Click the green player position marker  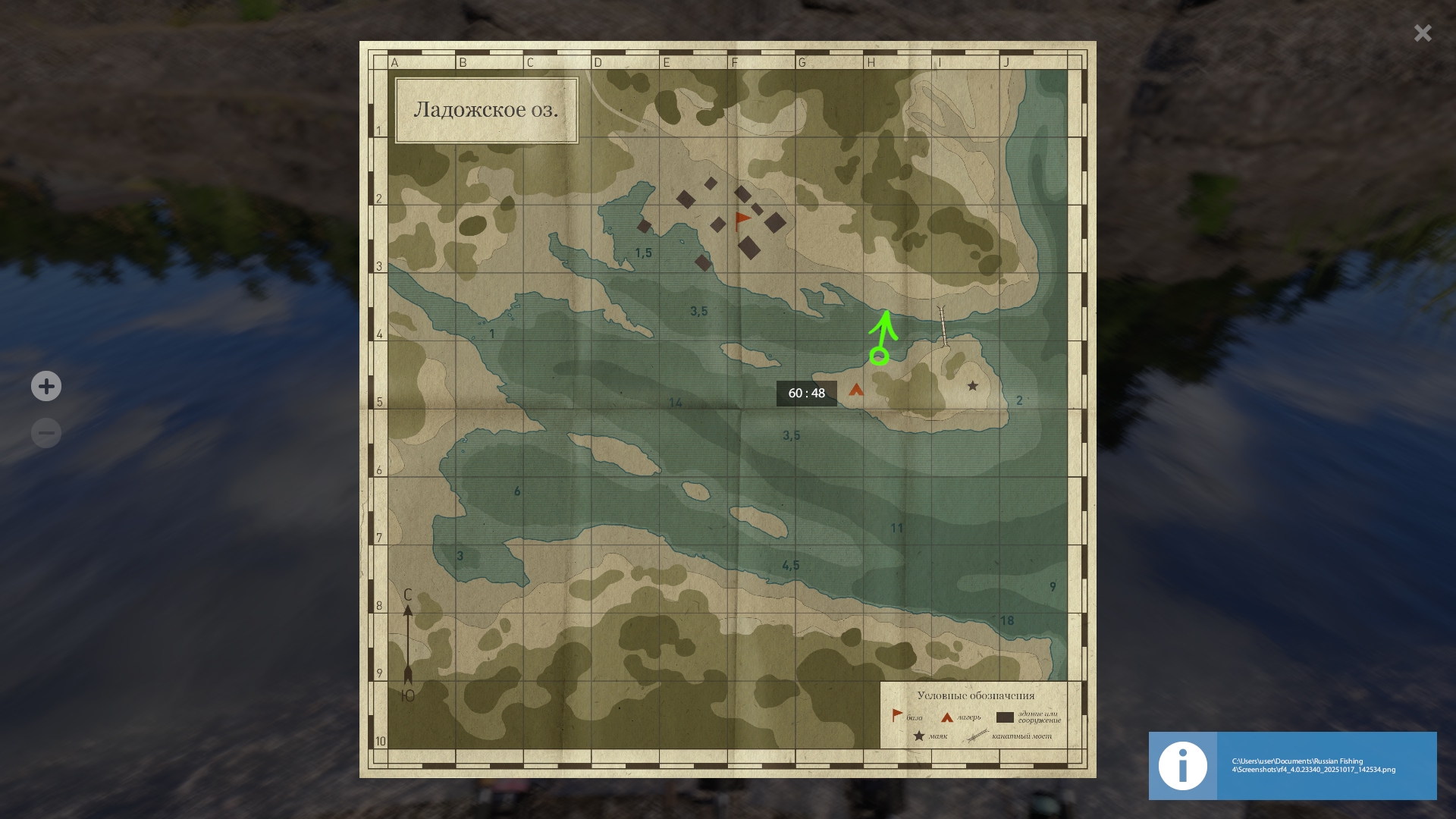879,356
